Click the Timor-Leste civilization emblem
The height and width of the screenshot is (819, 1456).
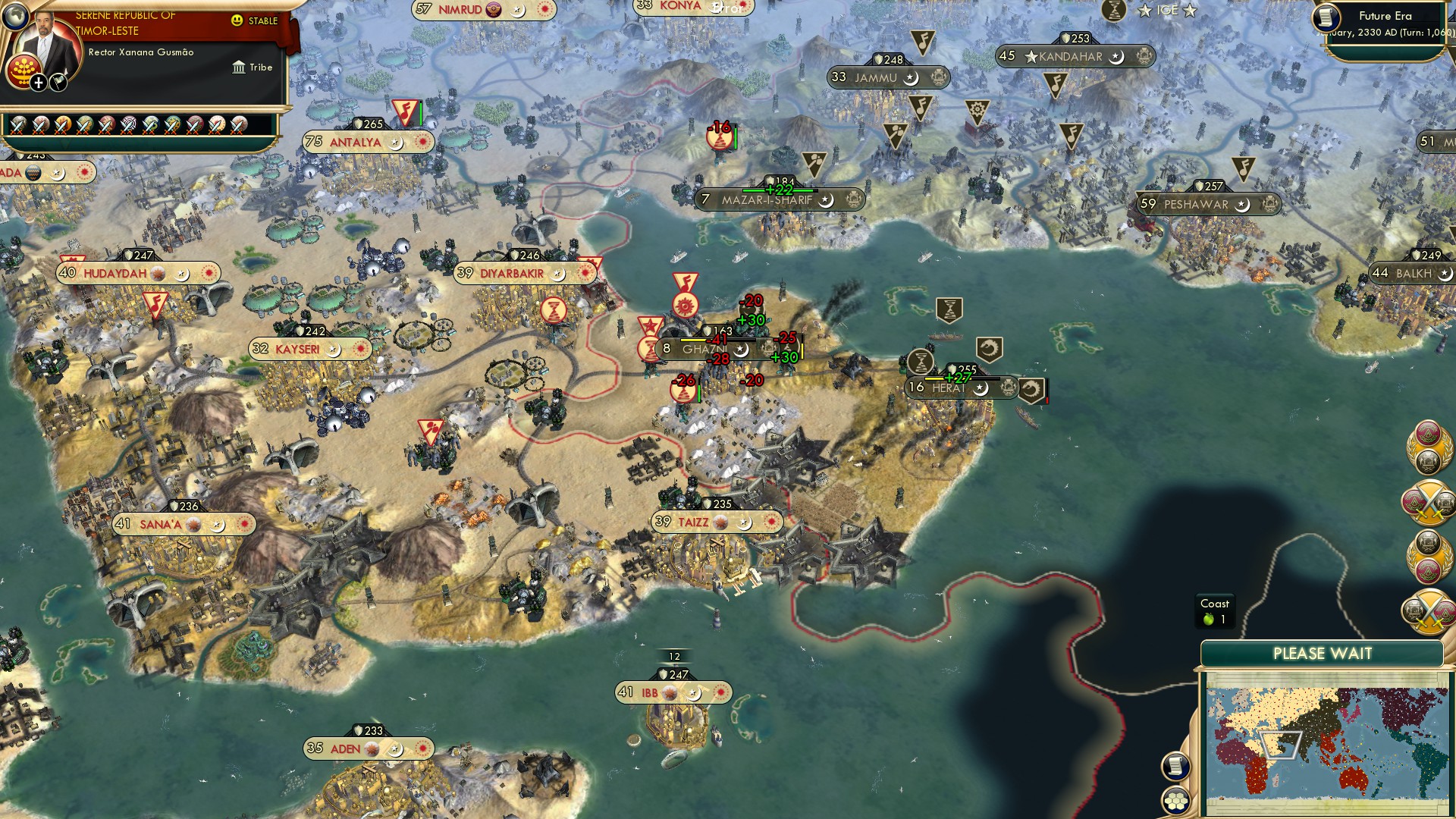23,68
